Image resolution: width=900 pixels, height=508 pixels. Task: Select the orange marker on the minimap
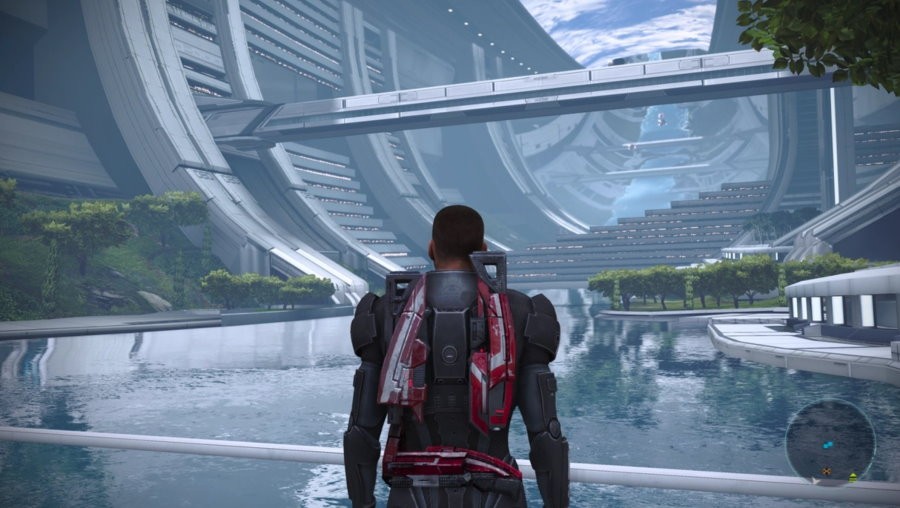click(x=827, y=470)
